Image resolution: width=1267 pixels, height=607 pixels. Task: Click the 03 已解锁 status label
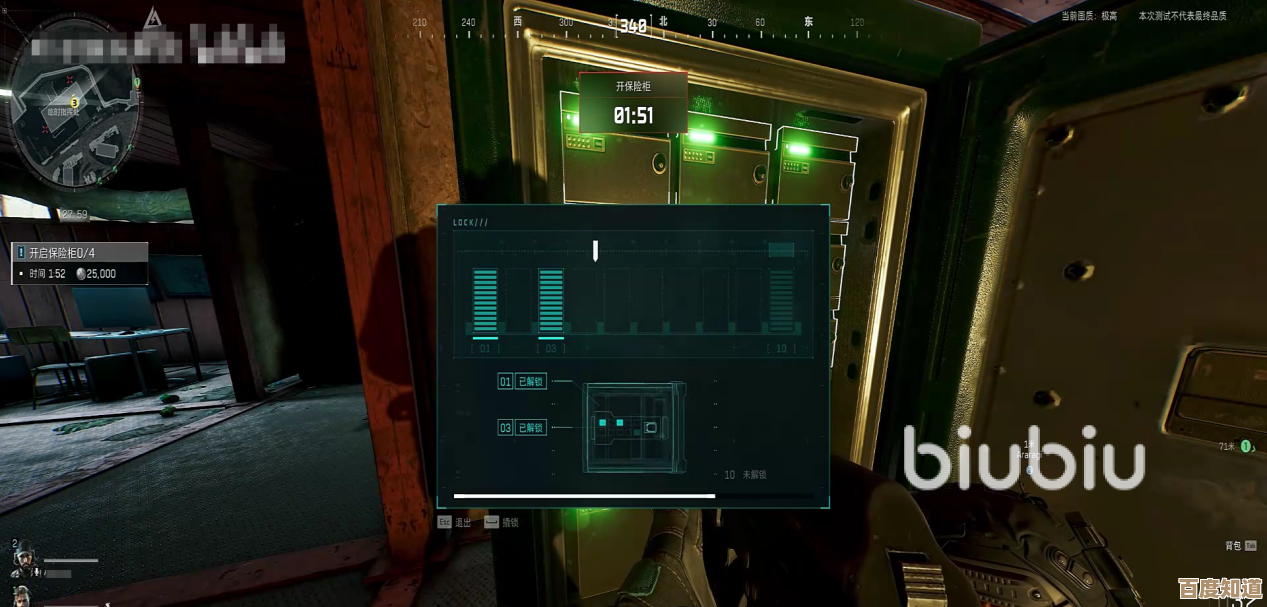click(x=522, y=428)
